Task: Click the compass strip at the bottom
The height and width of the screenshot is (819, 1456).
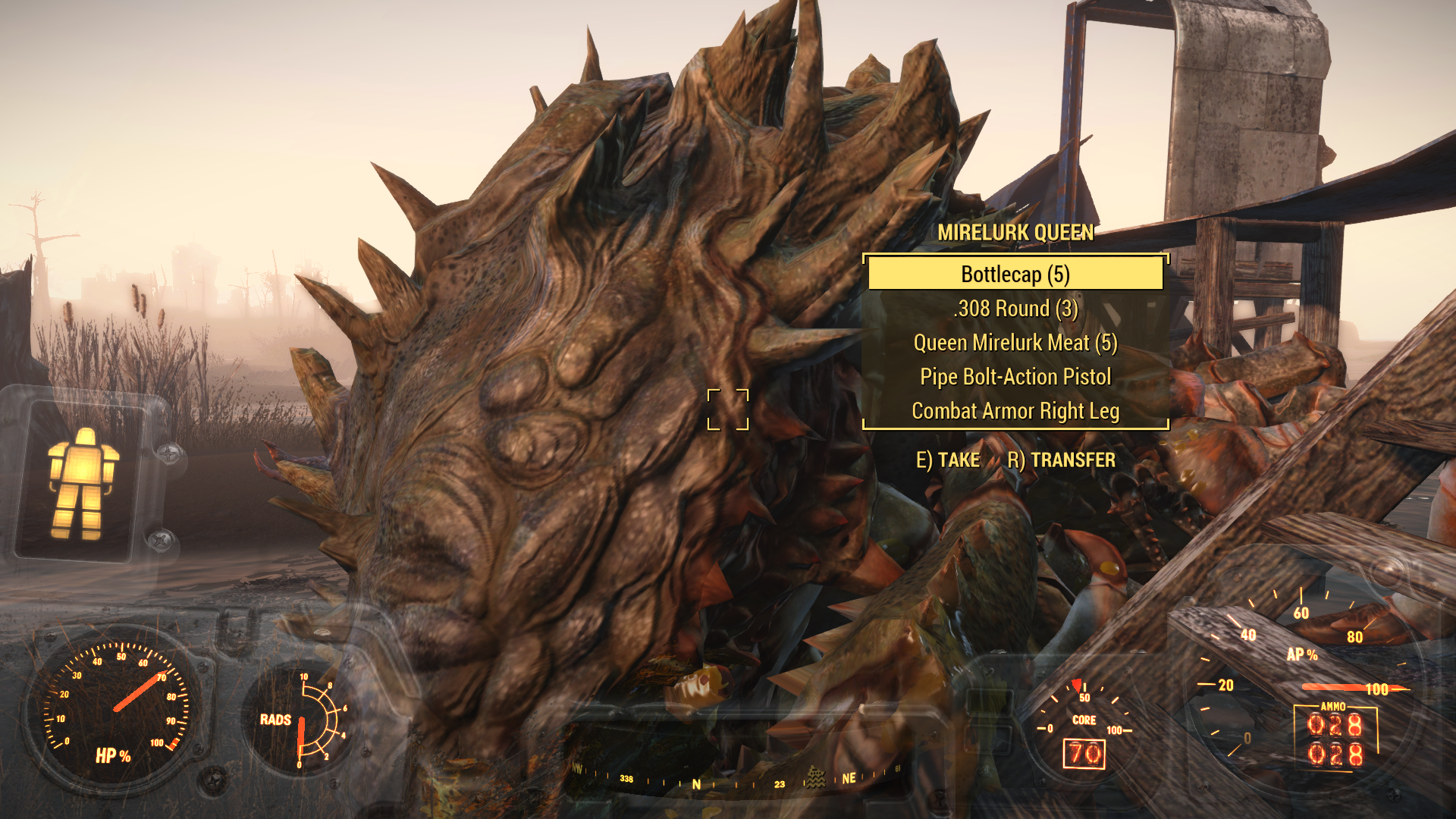Action: [x=736, y=780]
